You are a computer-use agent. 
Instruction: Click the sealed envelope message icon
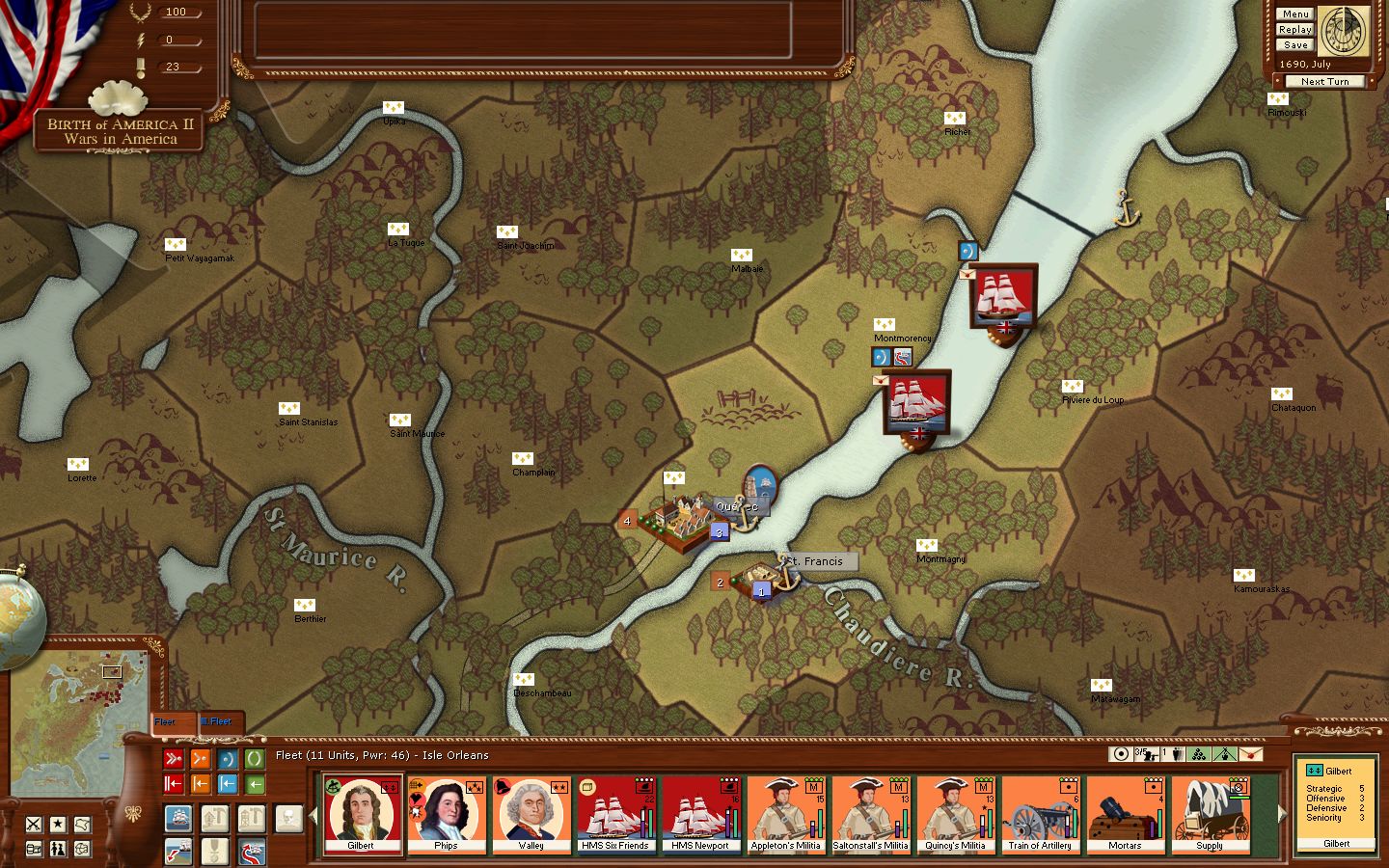(x=1250, y=754)
